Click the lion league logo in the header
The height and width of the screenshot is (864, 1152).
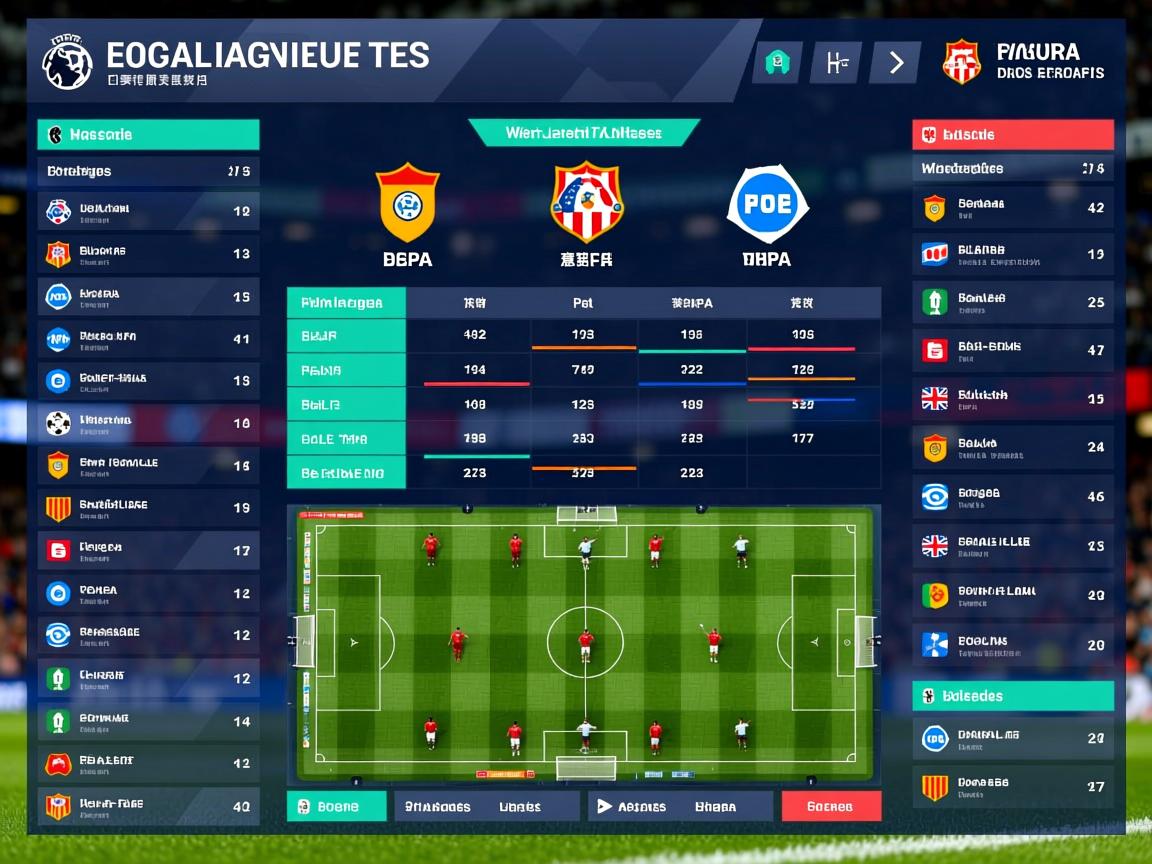[67, 62]
